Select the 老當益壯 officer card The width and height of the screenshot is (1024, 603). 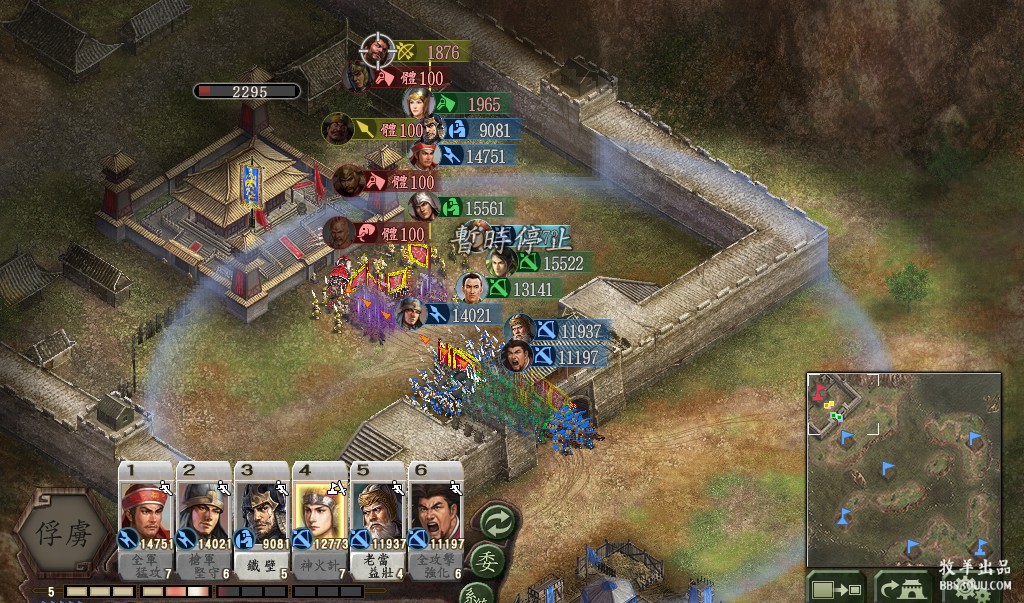coord(378,520)
